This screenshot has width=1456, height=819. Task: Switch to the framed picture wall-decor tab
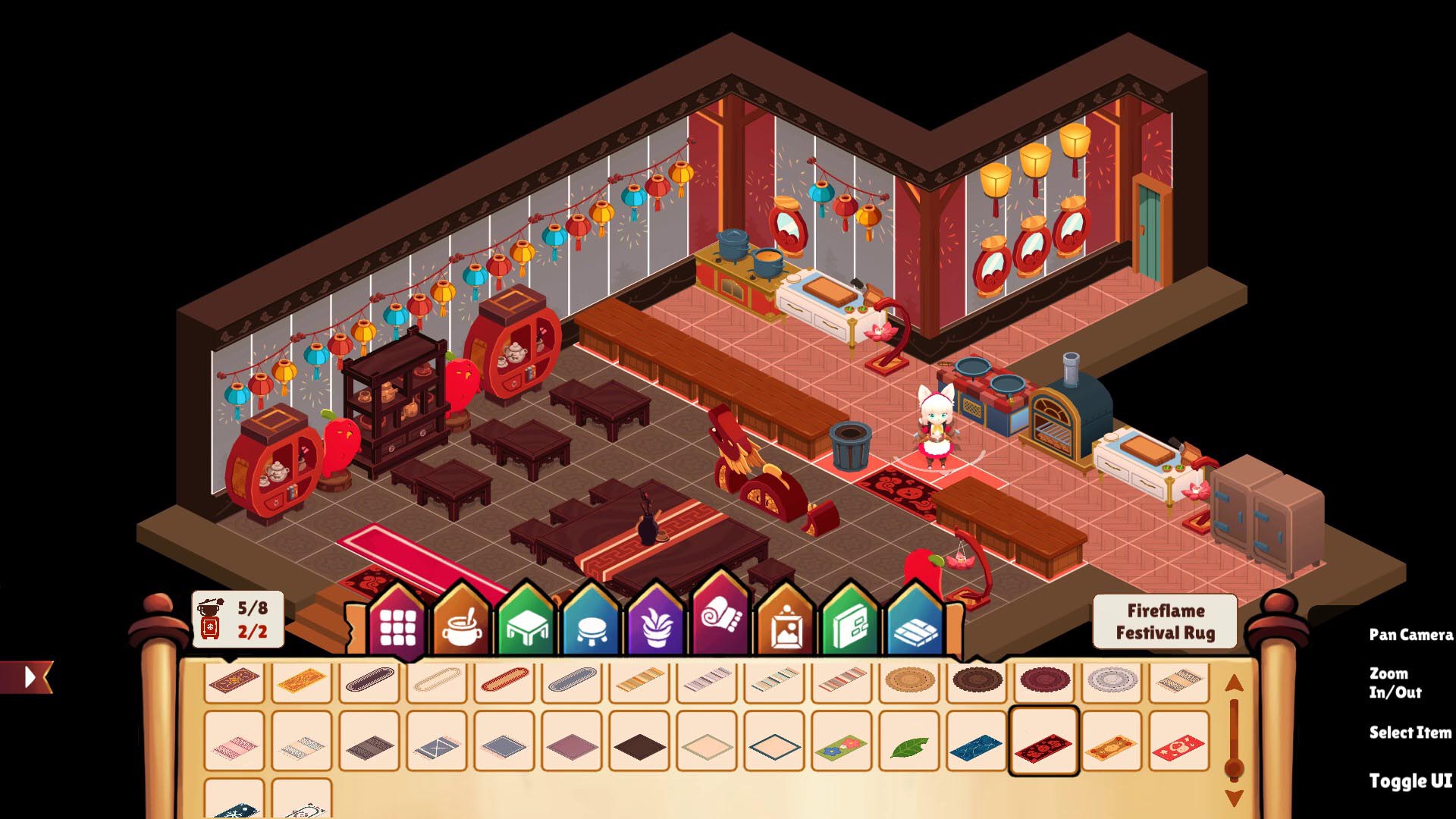pyautogui.click(x=786, y=628)
